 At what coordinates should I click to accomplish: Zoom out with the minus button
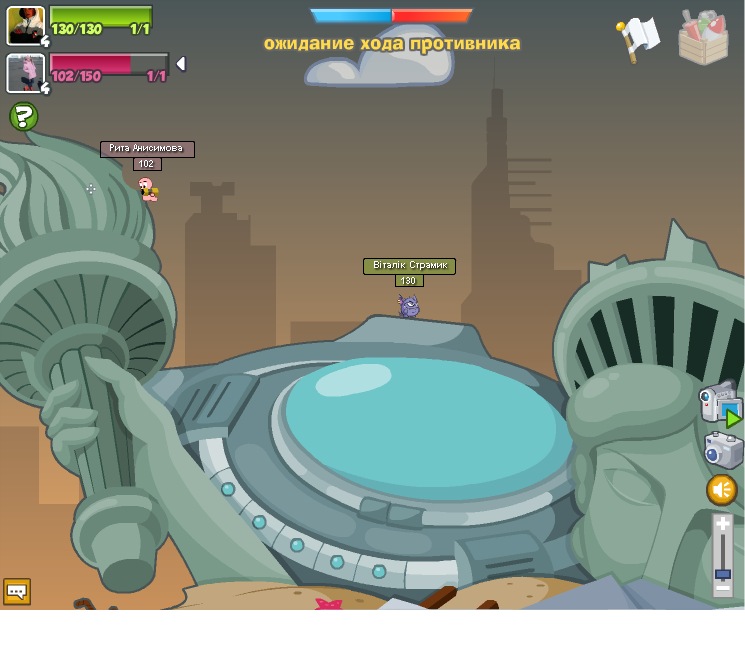(x=723, y=590)
